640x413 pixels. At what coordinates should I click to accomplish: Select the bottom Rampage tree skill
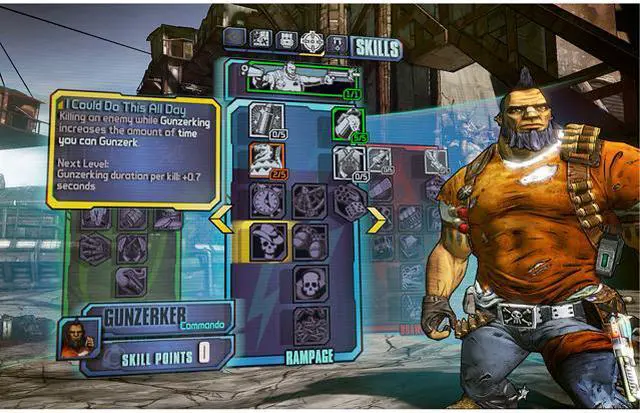(x=310, y=324)
